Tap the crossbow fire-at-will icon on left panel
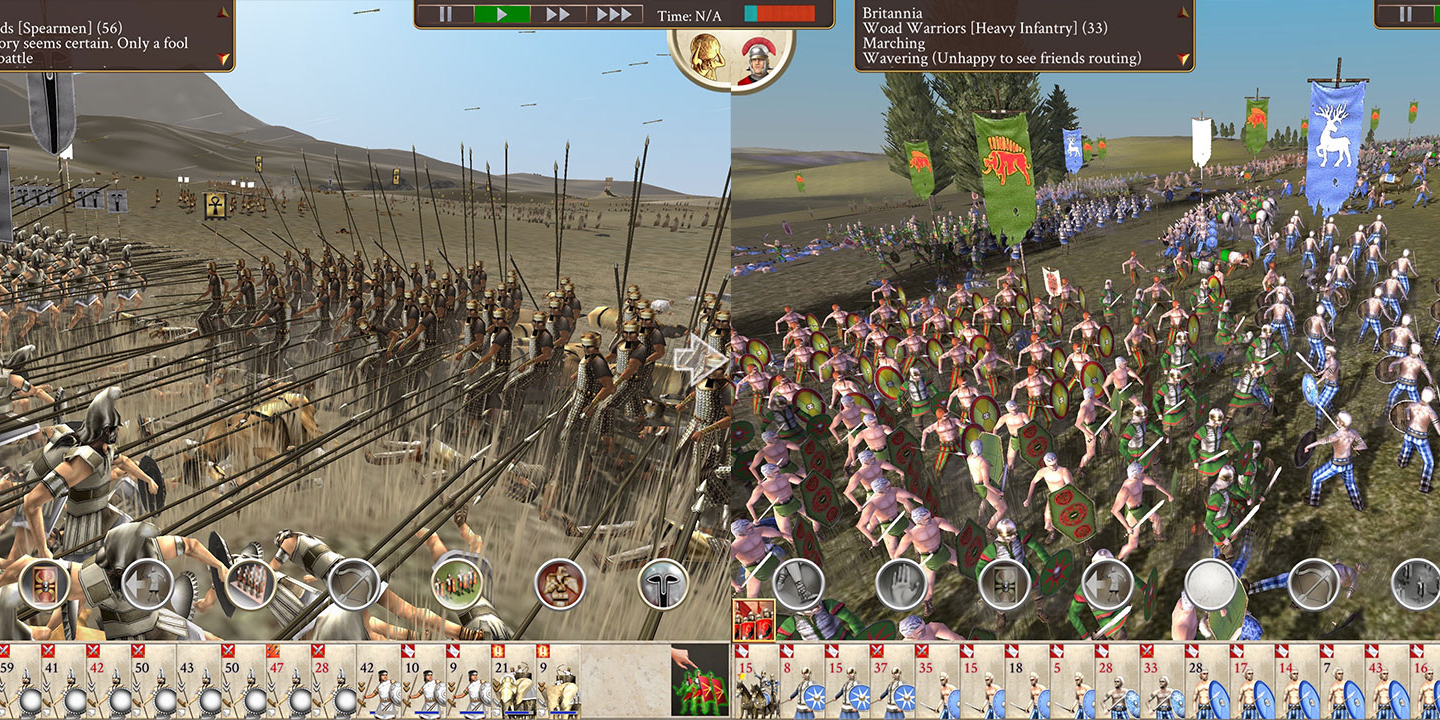The width and height of the screenshot is (1440, 720). 353,585
